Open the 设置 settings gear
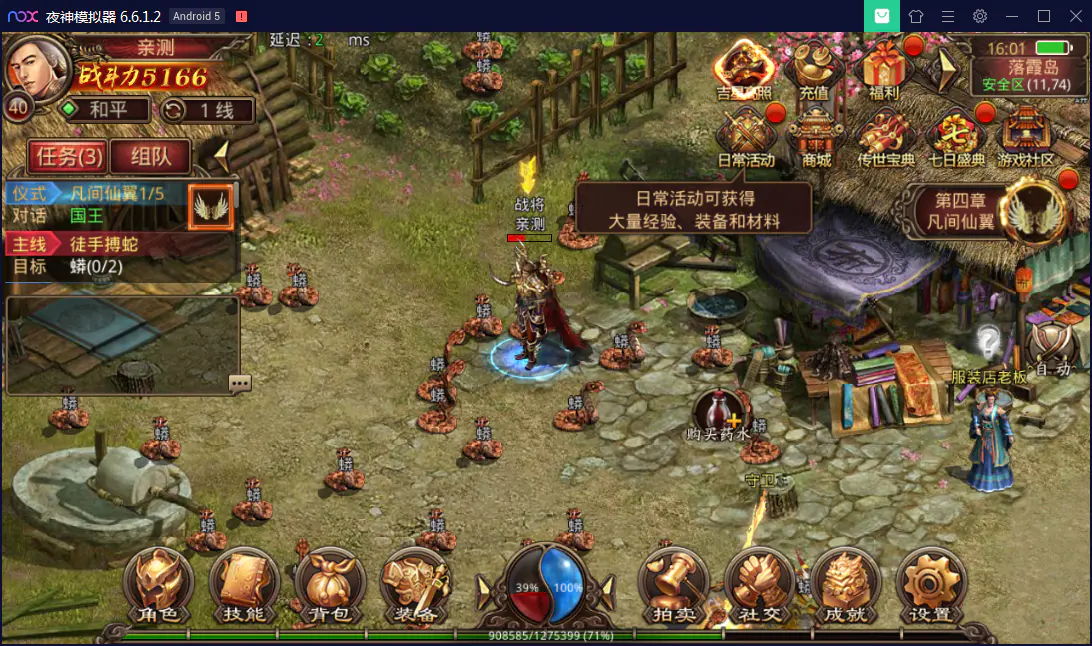Screen dimensions: 1092x646 tap(930, 586)
